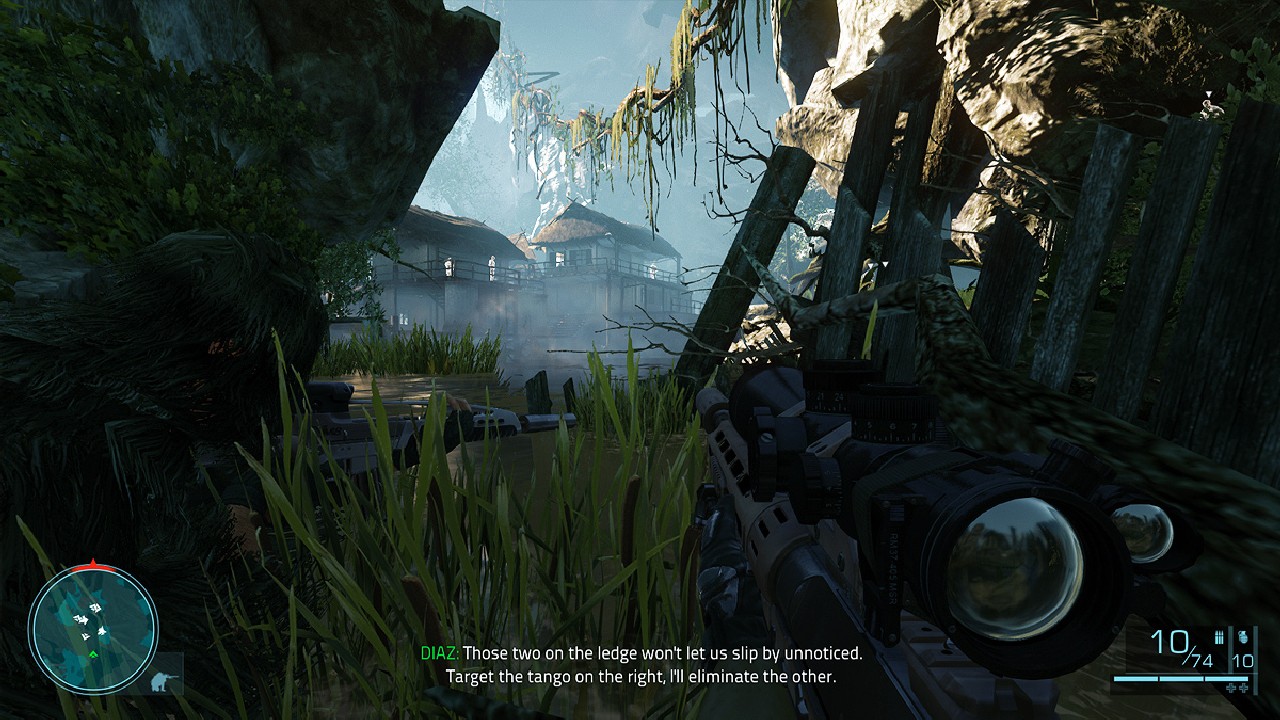Image resolution: width=1280 pixels, height=720 pixels.
Task: Click the circular minimap radar
Action: 92,630
